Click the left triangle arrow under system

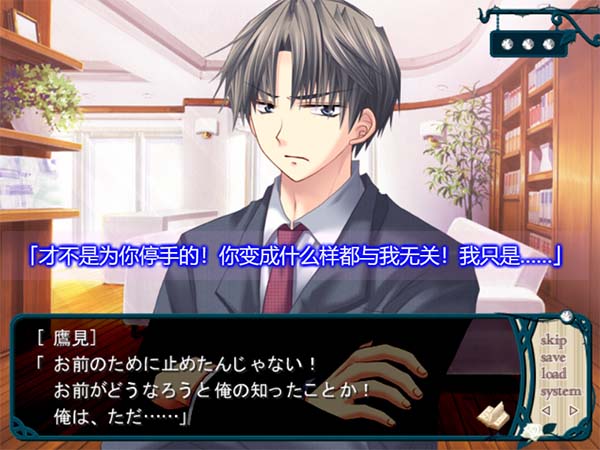point(545,408)
